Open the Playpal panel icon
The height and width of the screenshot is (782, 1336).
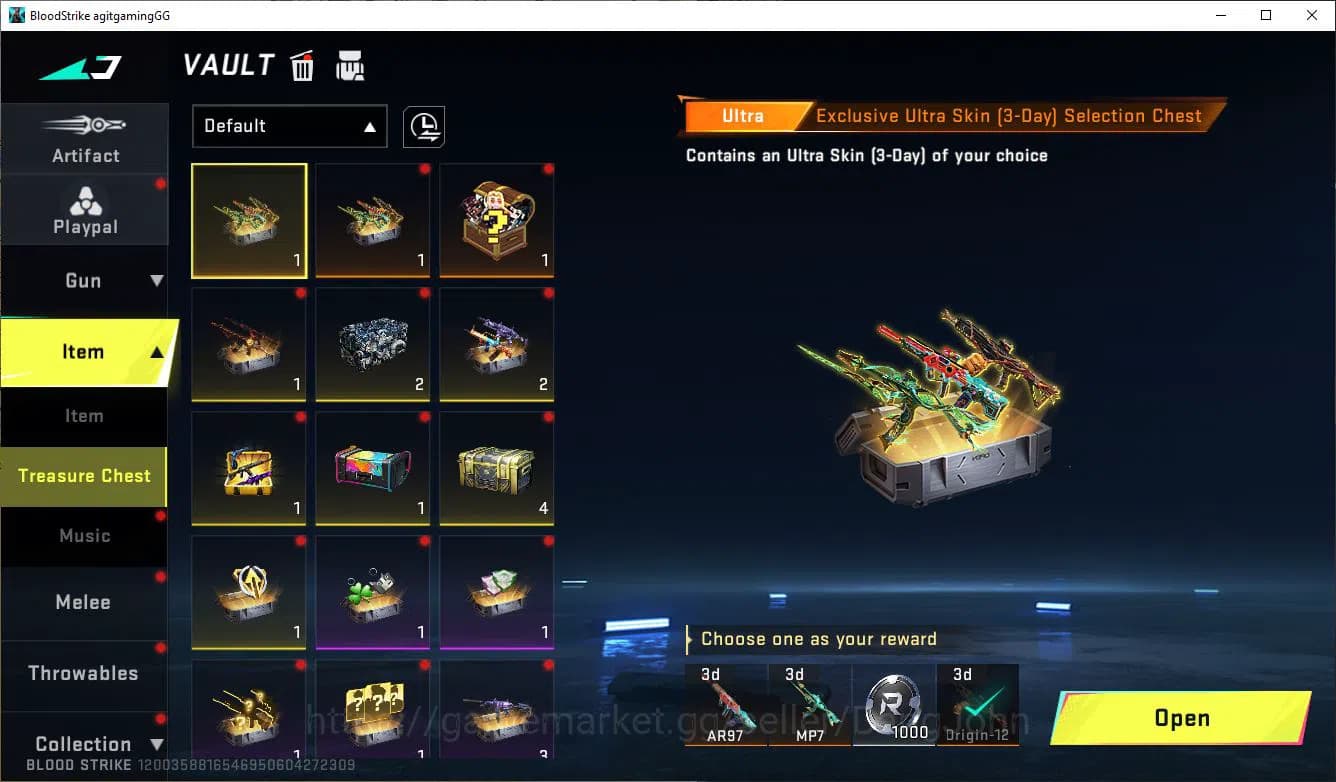click(85, 207)
